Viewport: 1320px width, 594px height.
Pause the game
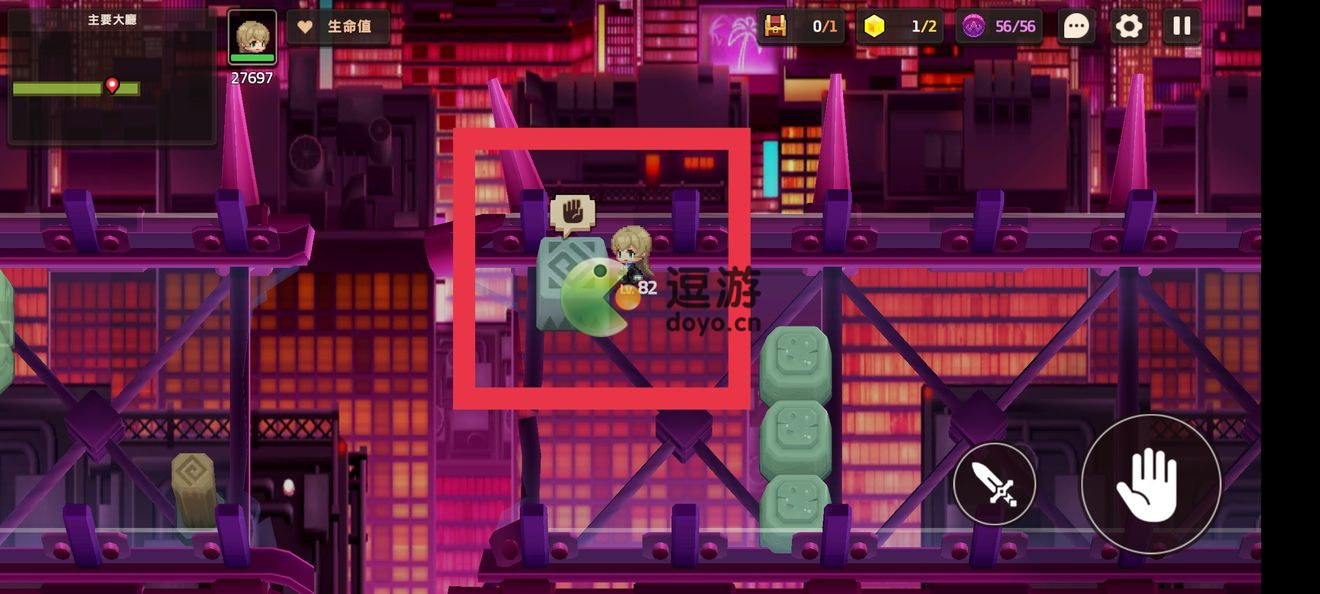[x=1181, y=26]
